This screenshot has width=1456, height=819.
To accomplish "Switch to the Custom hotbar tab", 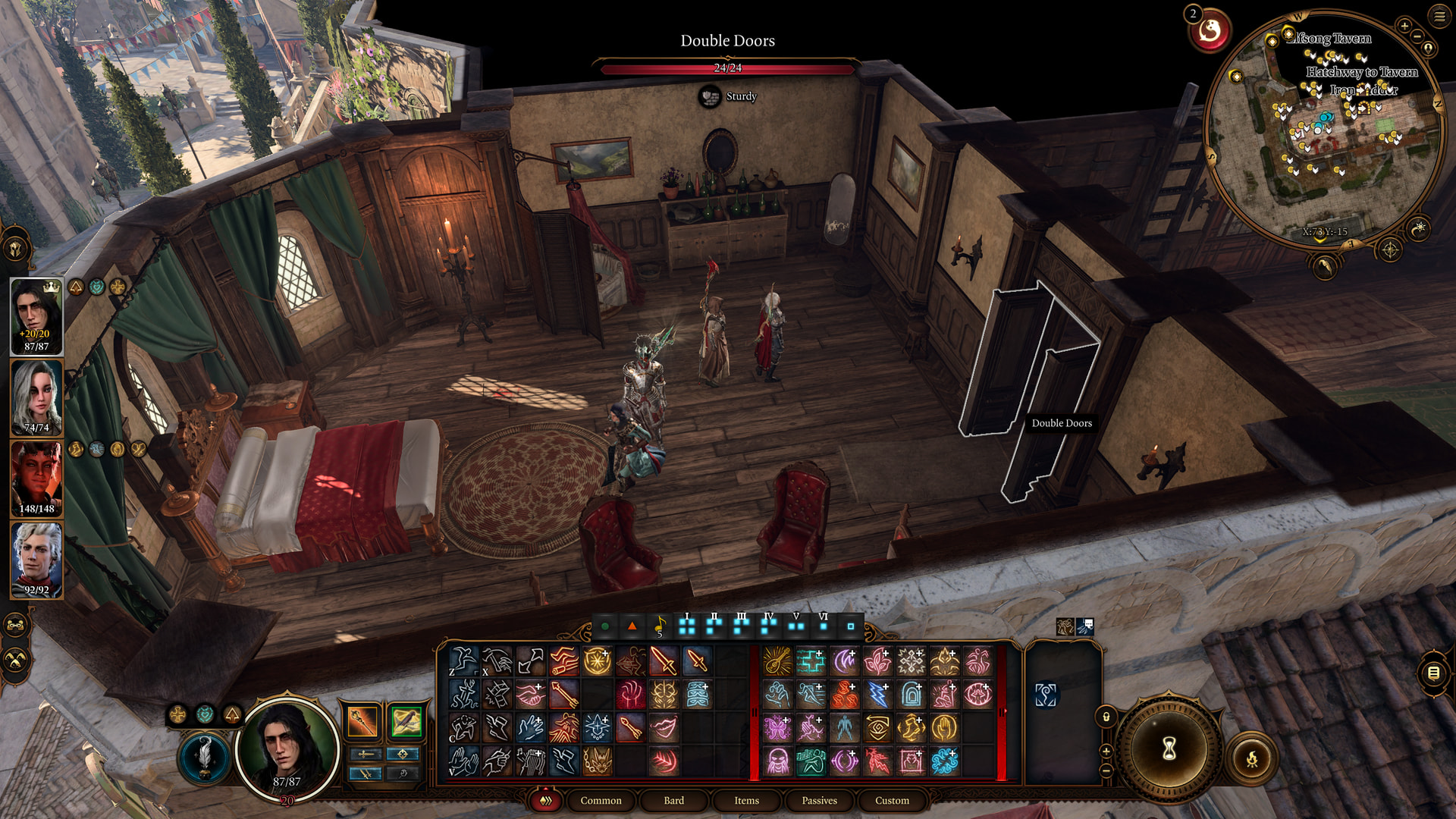I will point(892,800).
